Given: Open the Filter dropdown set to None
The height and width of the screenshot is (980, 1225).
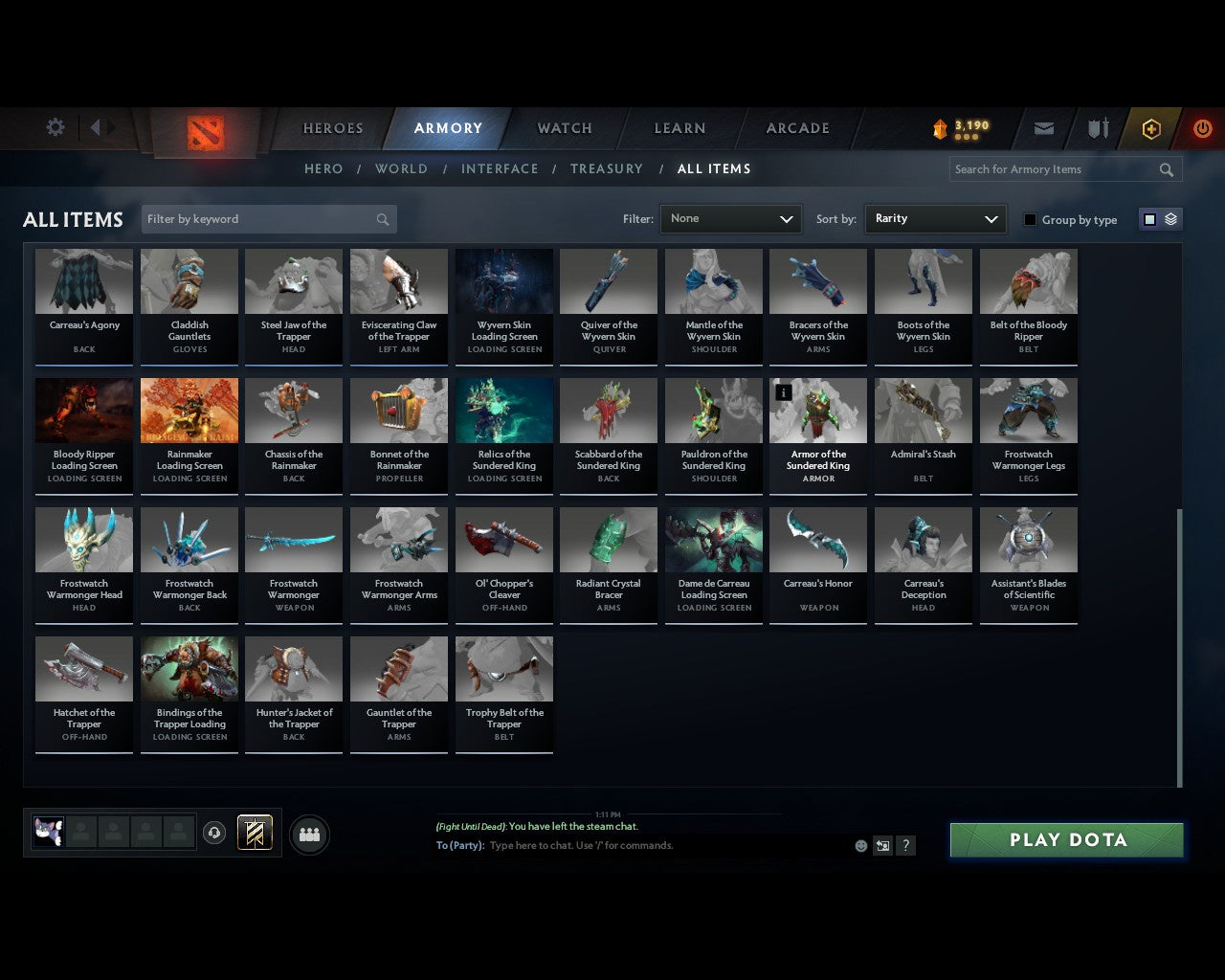Looking at the screenshot, I should tap(730, 218).
